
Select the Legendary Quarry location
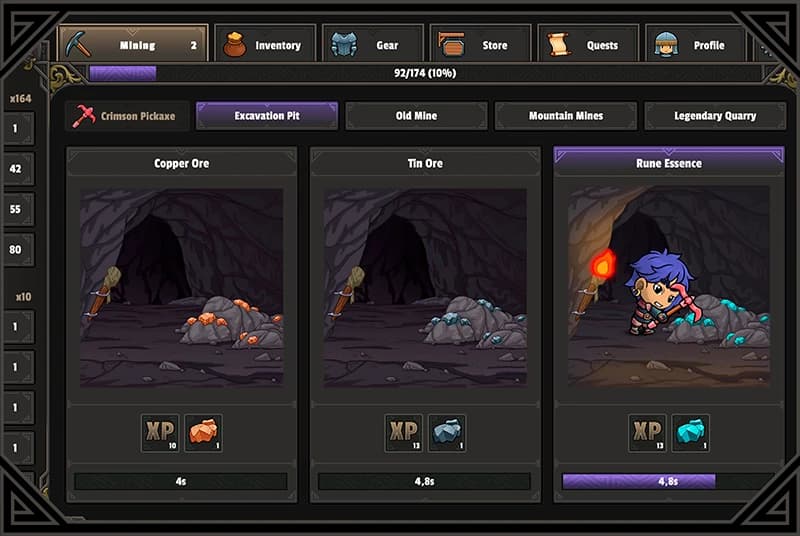714,116
